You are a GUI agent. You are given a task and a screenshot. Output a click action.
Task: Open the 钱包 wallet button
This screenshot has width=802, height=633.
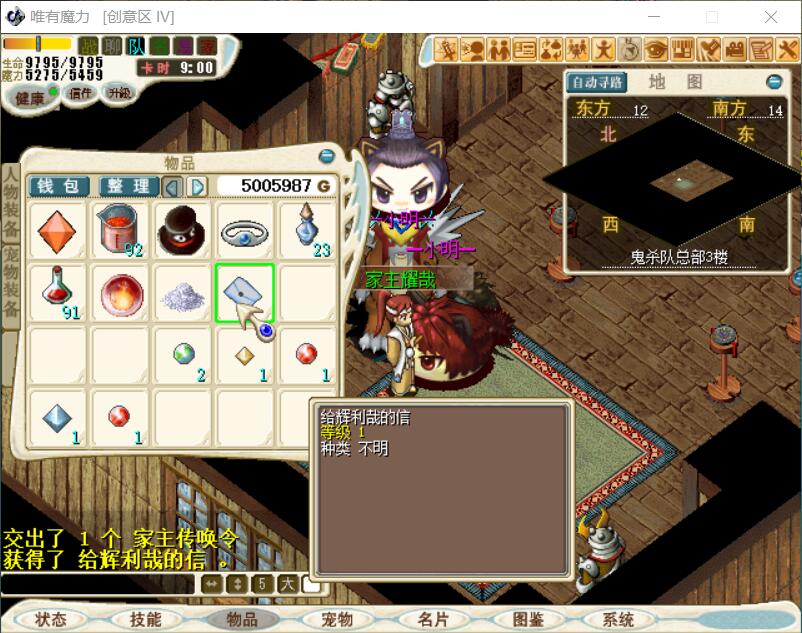tap(58, 186)
